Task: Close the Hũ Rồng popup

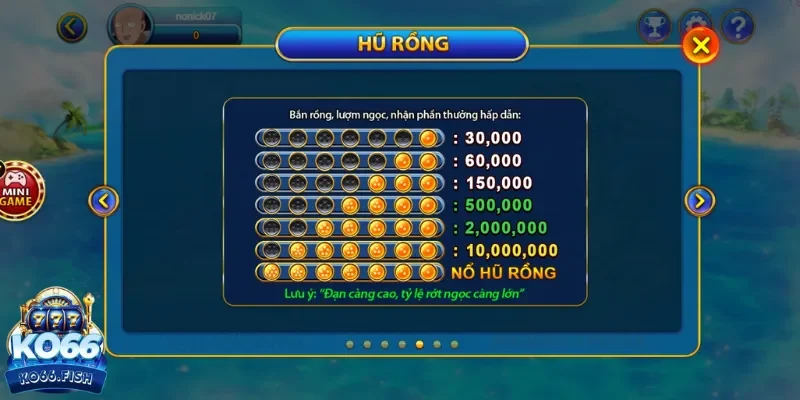Action: pyautogui.click(x=701, y=45)
